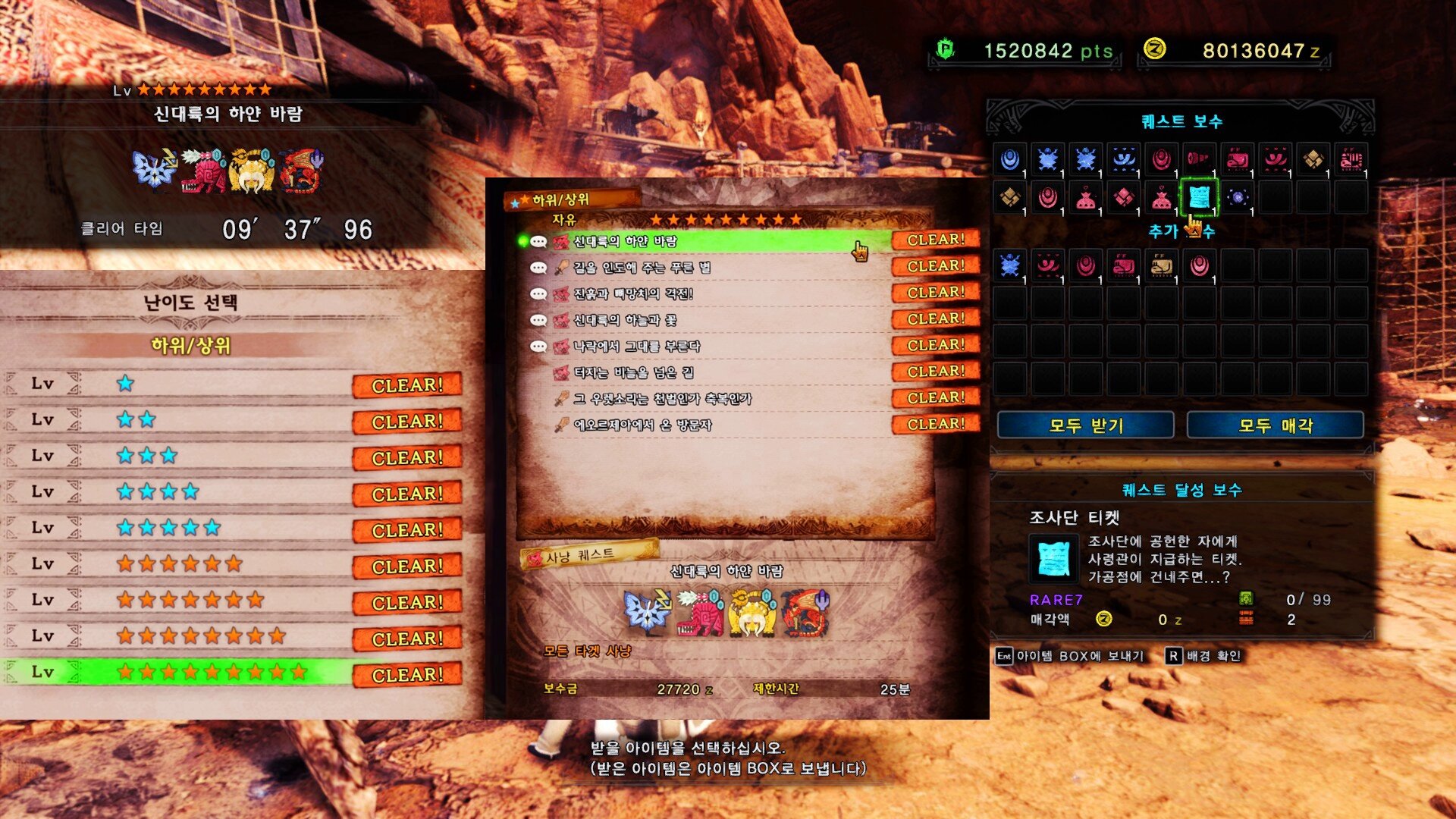
Task: Select the quest 길을 인도해 주는 푸른 별
Action: 642,268
